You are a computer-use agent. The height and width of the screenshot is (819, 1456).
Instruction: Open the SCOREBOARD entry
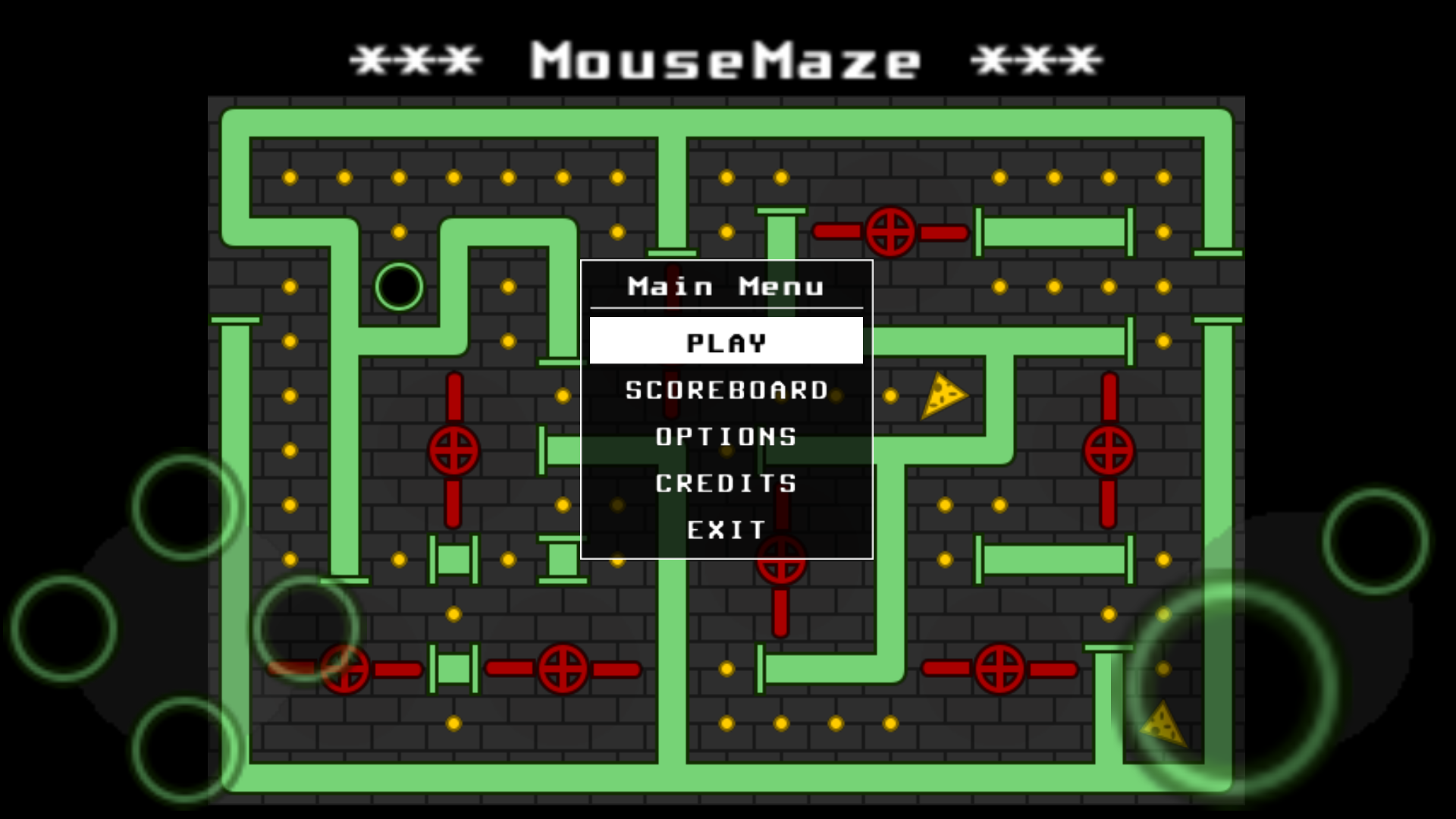tap(725, 390)
